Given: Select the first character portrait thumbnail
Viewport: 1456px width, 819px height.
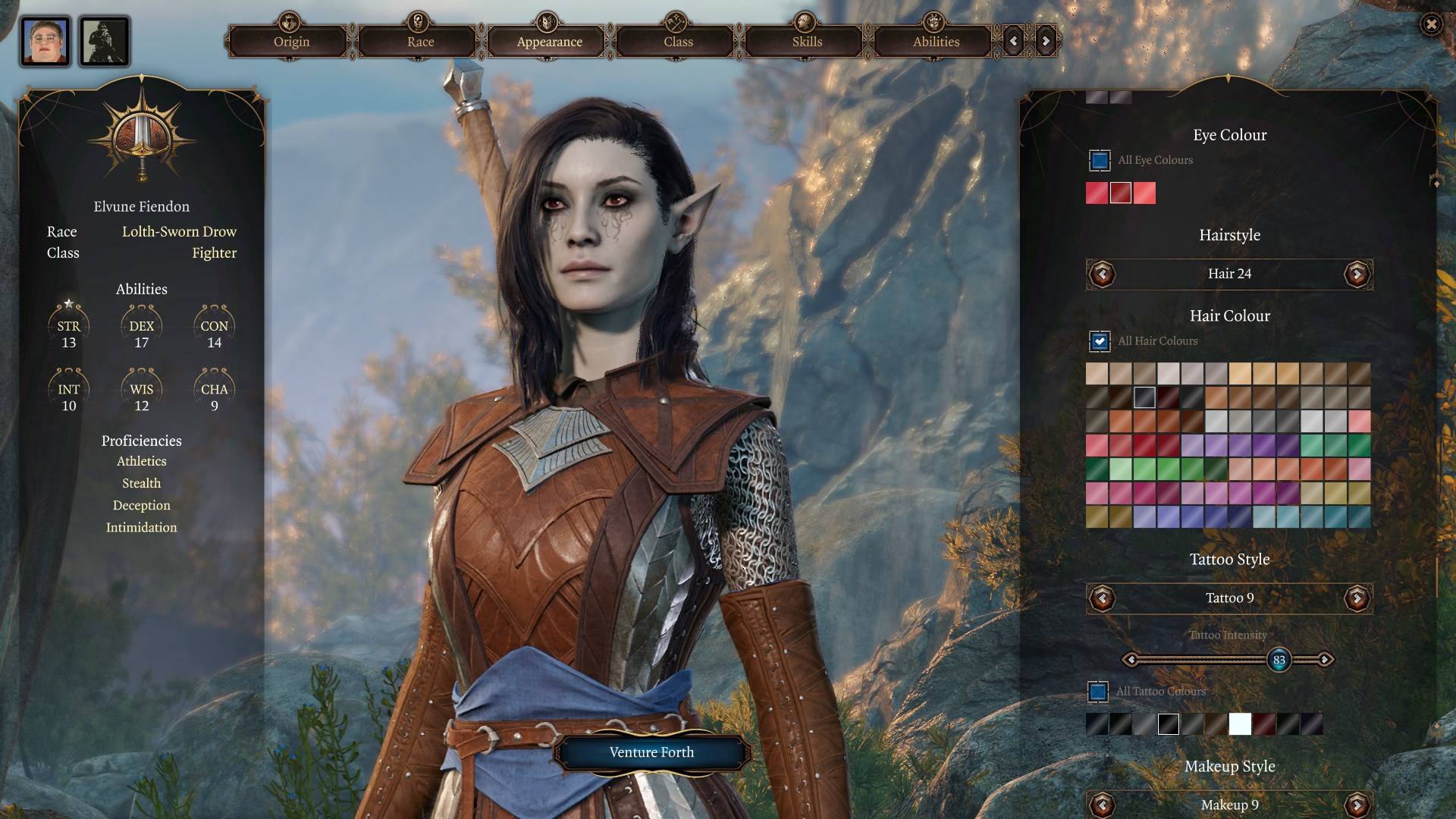Looking at the screenshot, I should pos(45,42).
